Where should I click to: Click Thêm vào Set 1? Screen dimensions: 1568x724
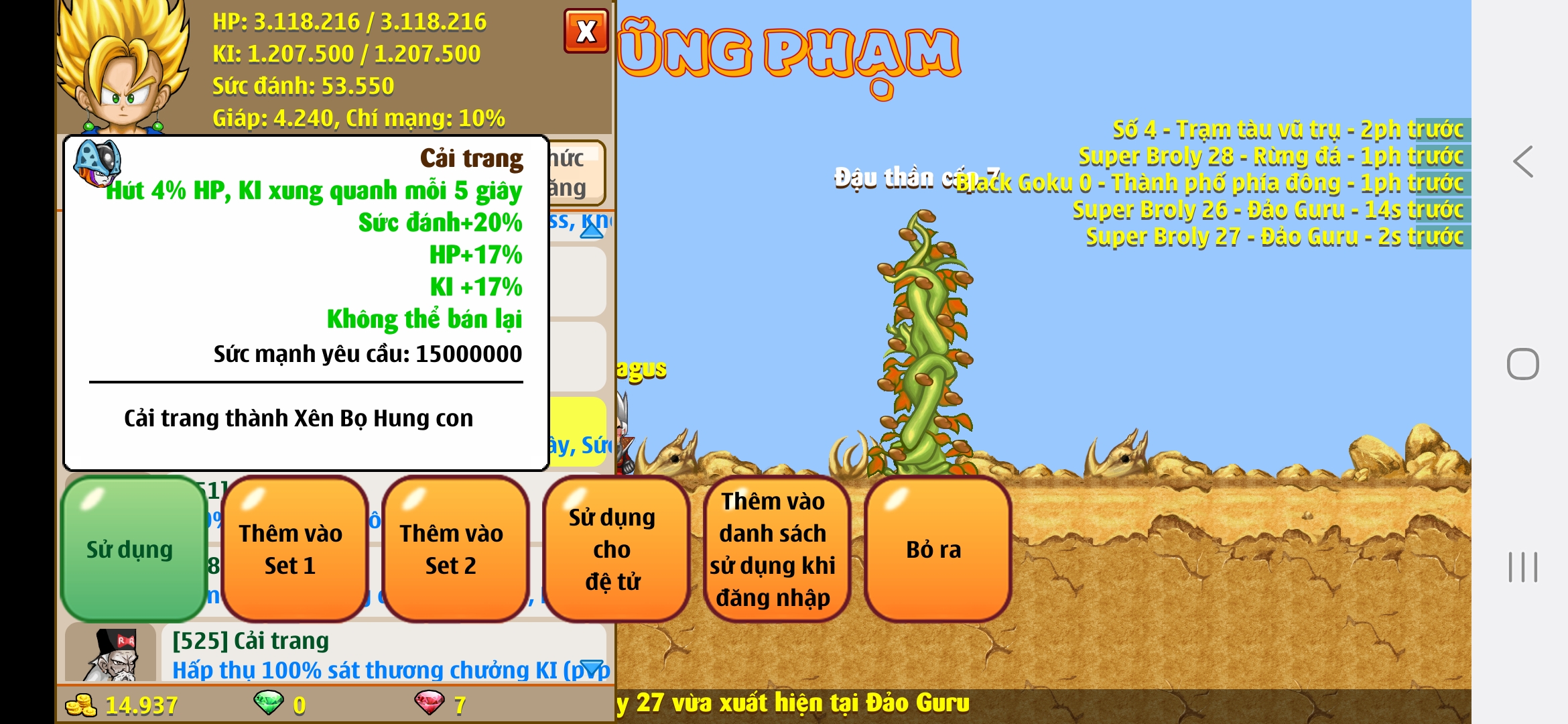coord(292,550)
